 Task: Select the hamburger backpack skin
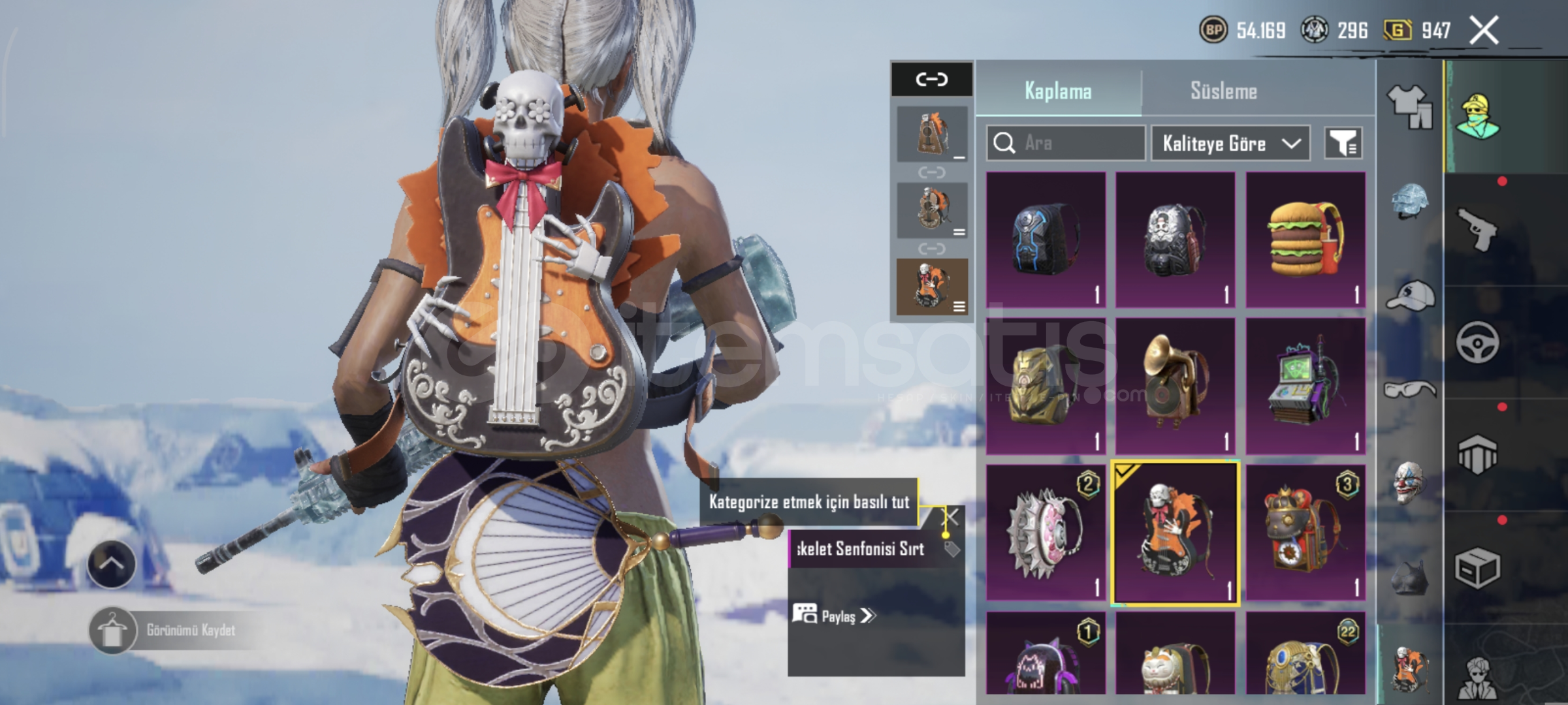[x=1305, y=240]
